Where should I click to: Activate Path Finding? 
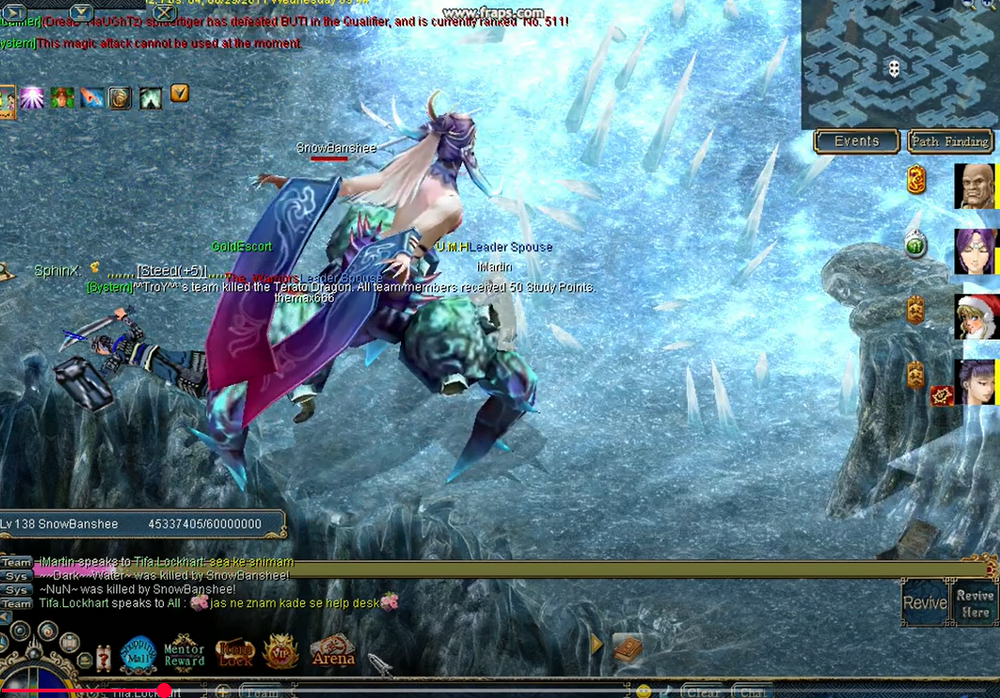click(x=949, y=141)
